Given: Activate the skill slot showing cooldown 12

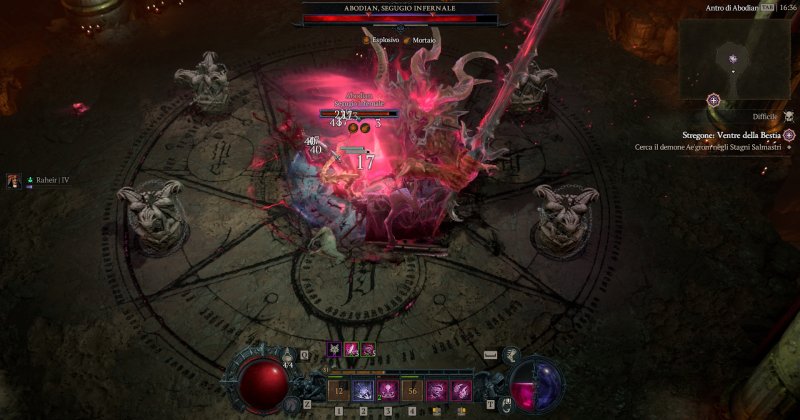Looking at the screenshot, I should coord(338,390).
